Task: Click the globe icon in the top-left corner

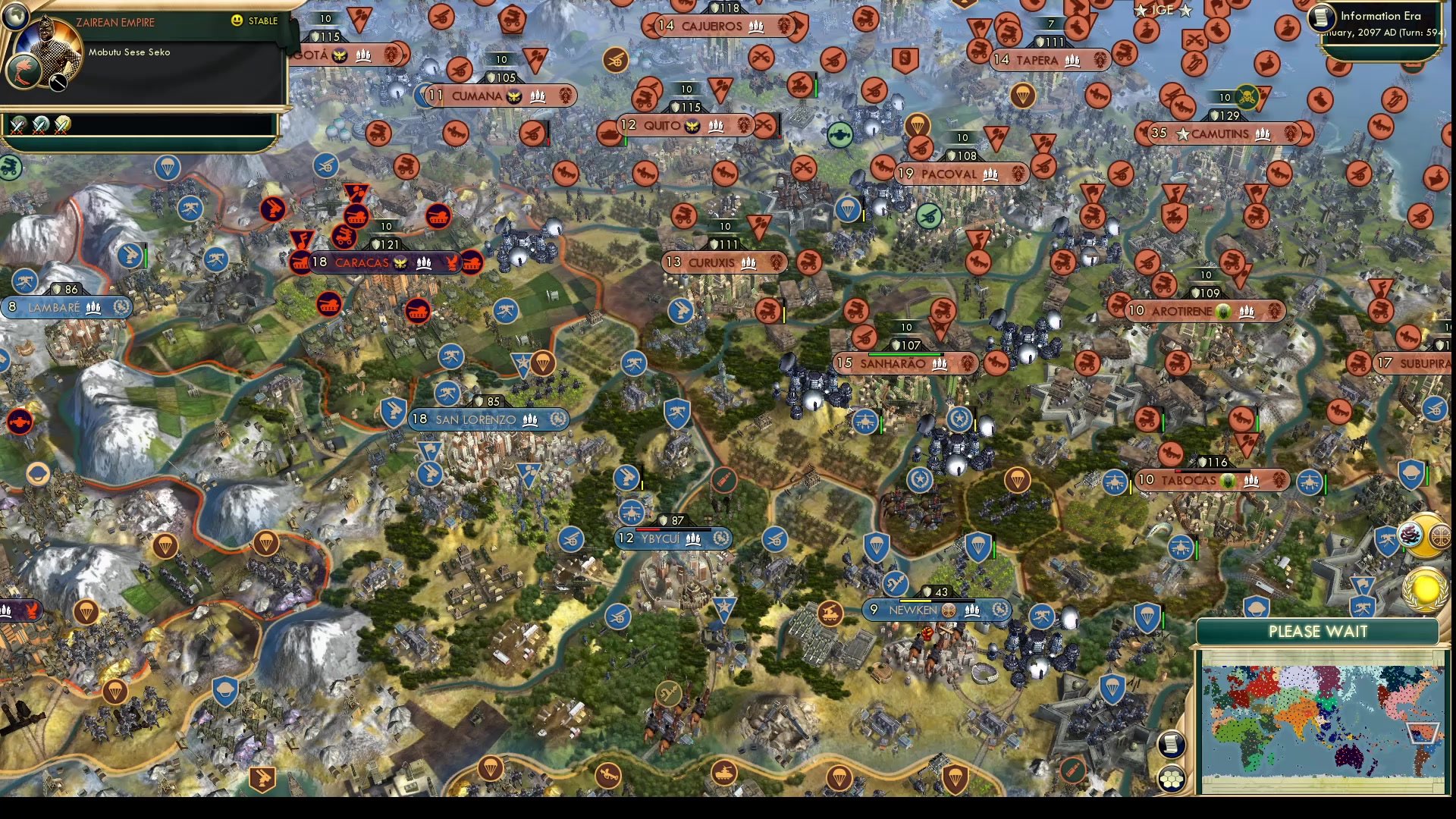Action: click(17, 17)
